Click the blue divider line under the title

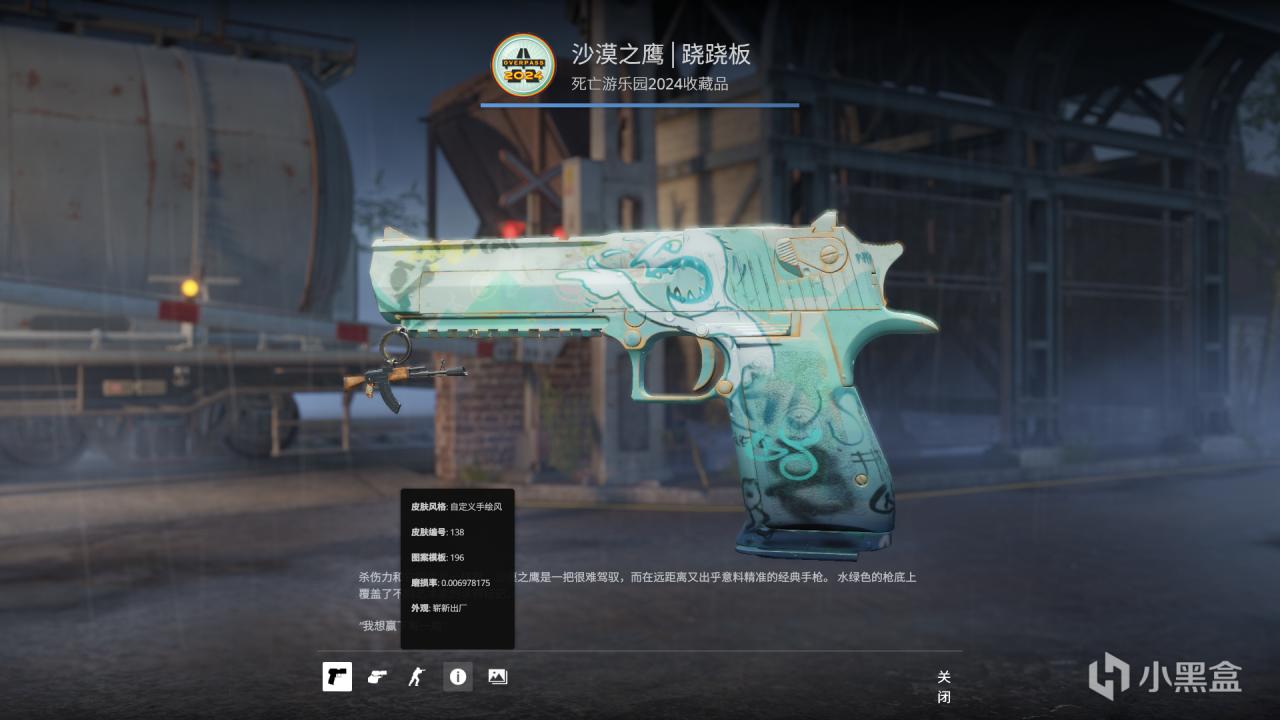640,103
